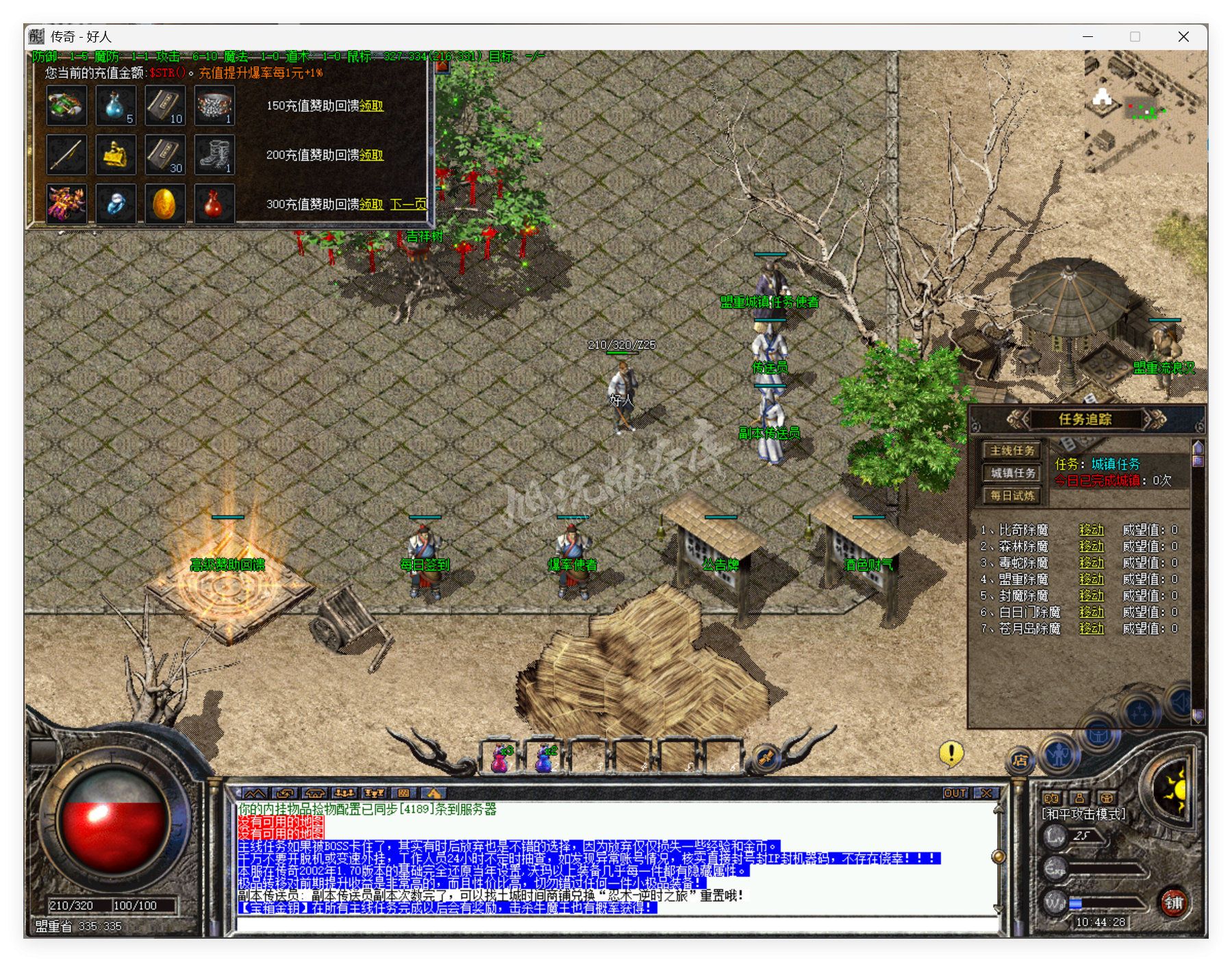Select the group chat icon in chat toolbar
Screen dimensions: 1232x962
tap(344, 792)
